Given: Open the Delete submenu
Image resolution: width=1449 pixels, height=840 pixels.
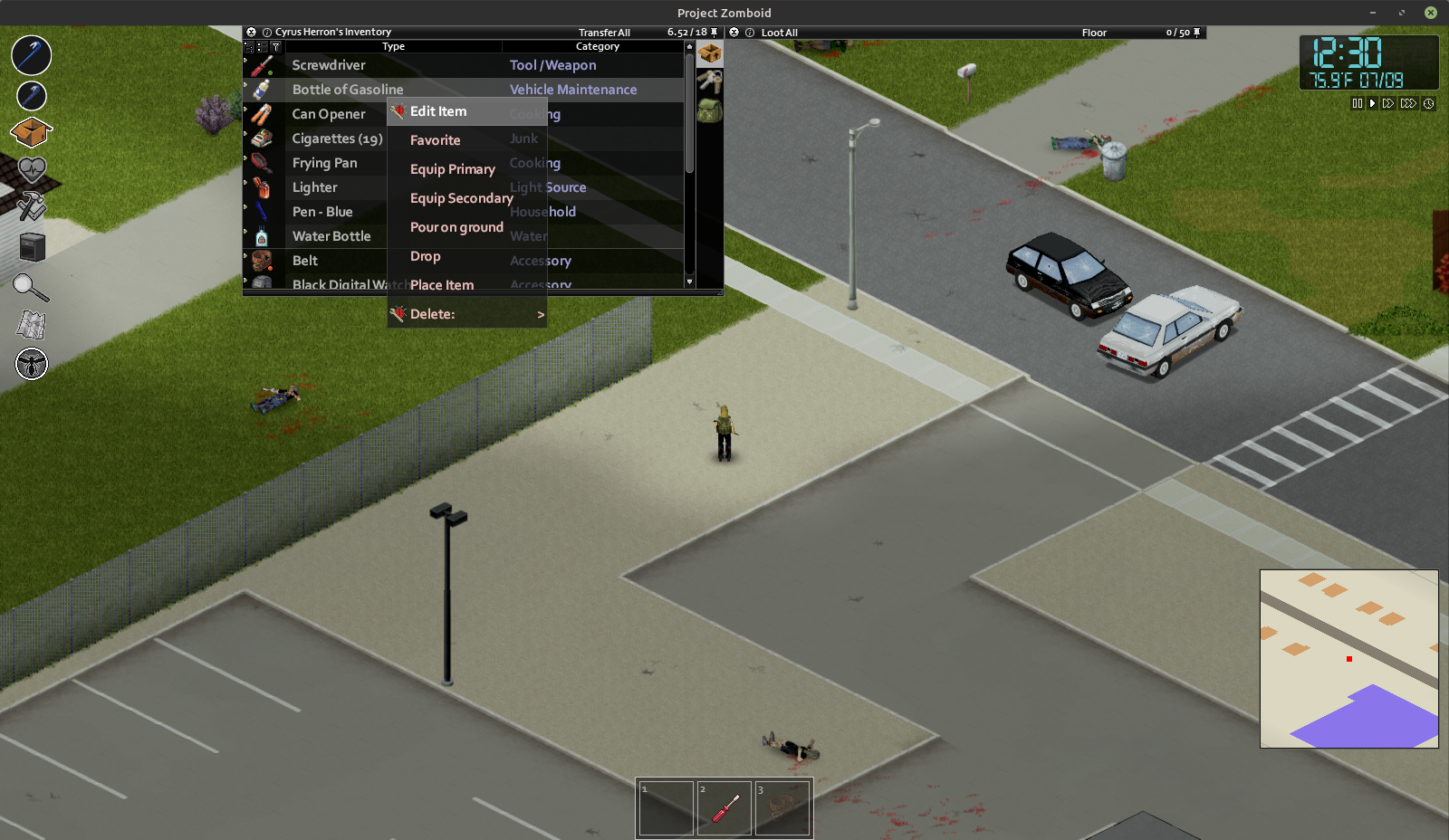Looking at the screenshot, I should [x=467, y=314].
